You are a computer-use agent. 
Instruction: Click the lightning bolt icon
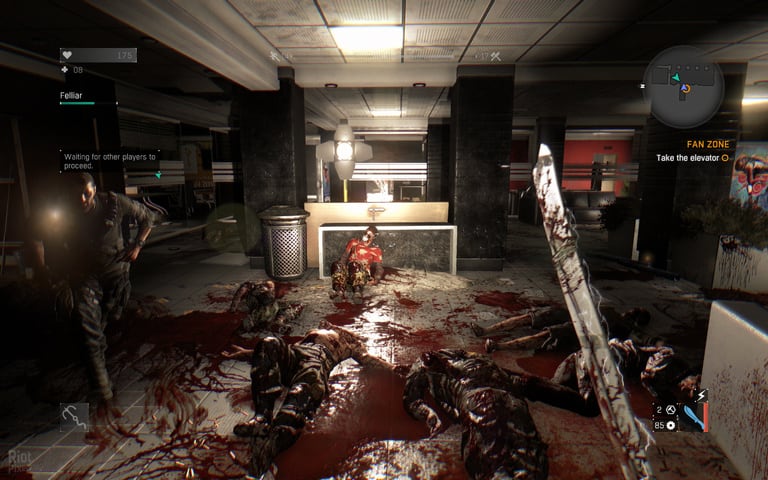coord(699,397)
